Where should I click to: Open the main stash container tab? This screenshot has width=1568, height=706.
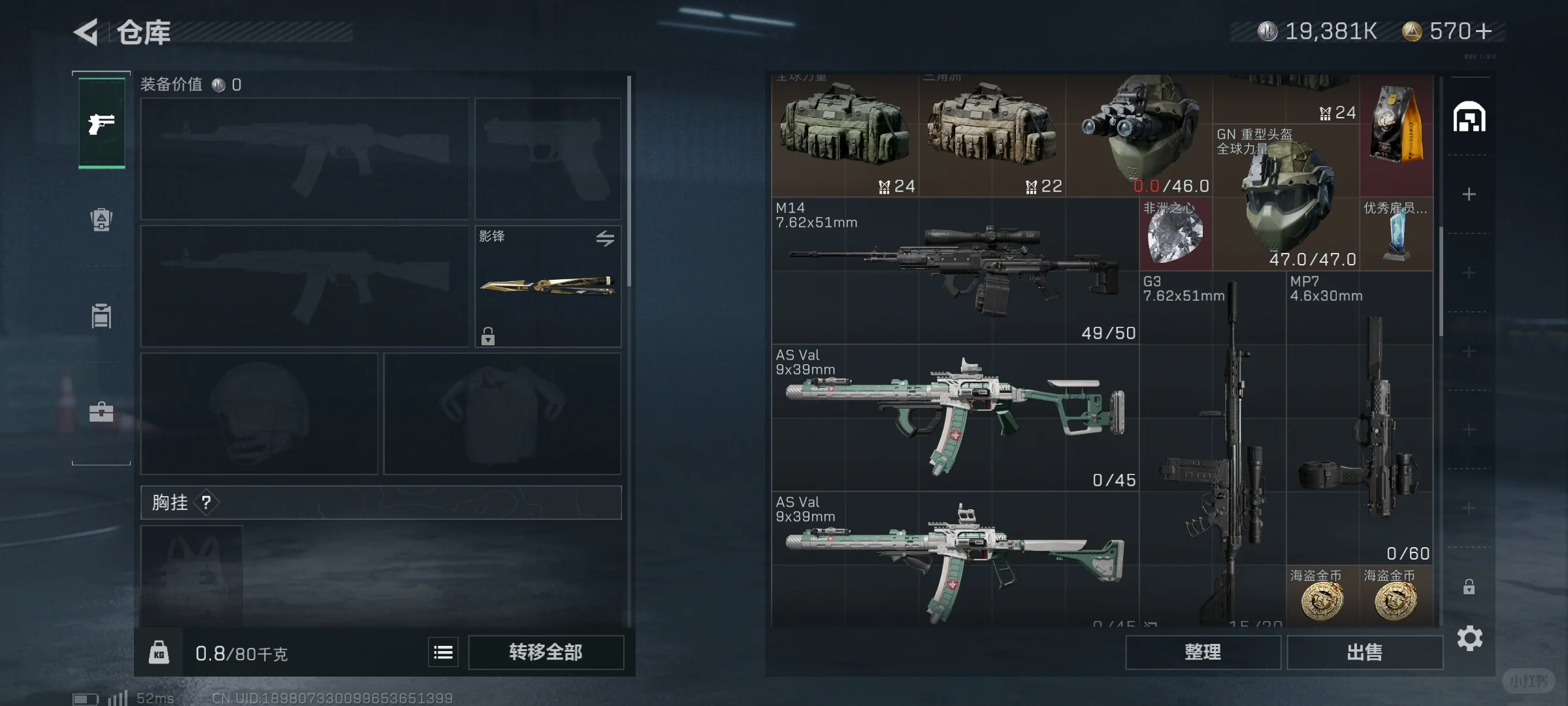1469,118
